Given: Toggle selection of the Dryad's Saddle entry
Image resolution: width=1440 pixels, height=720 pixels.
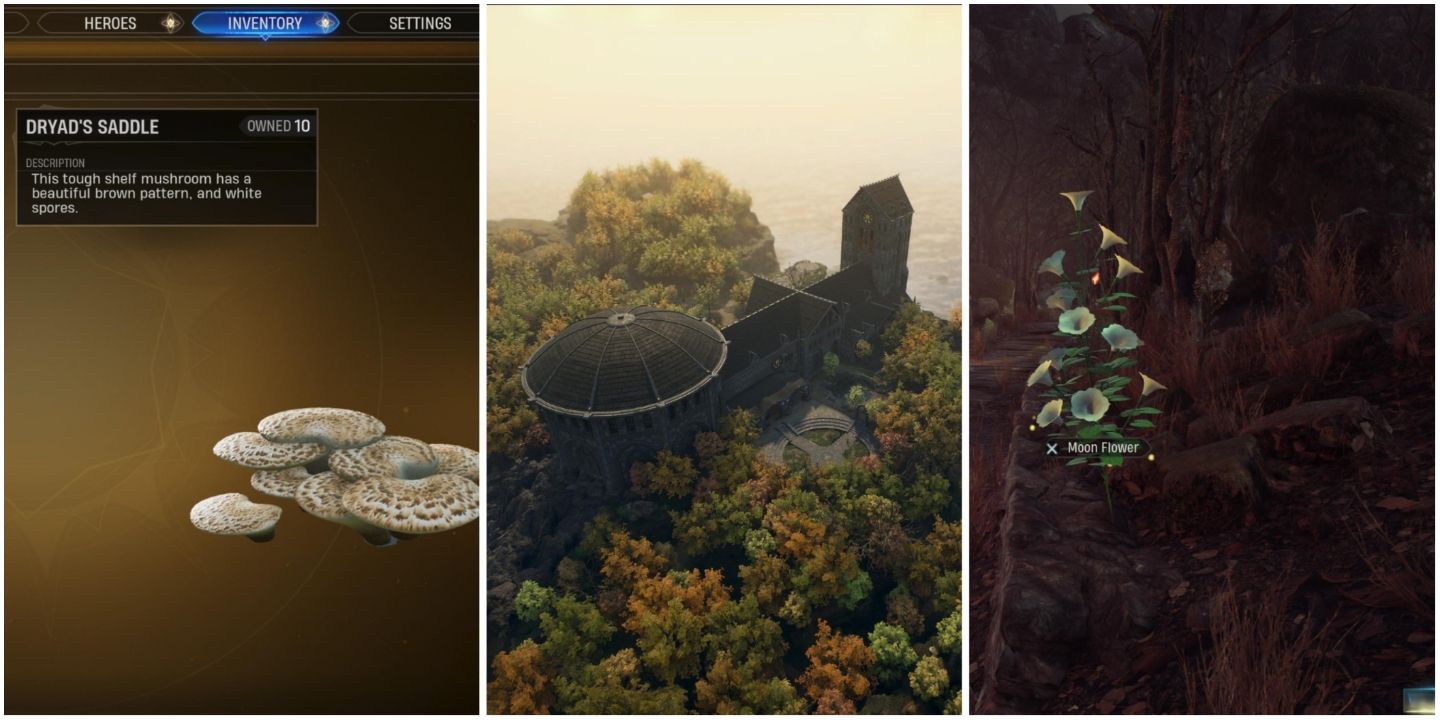Looking at the screenshot, I should [165, 125].
